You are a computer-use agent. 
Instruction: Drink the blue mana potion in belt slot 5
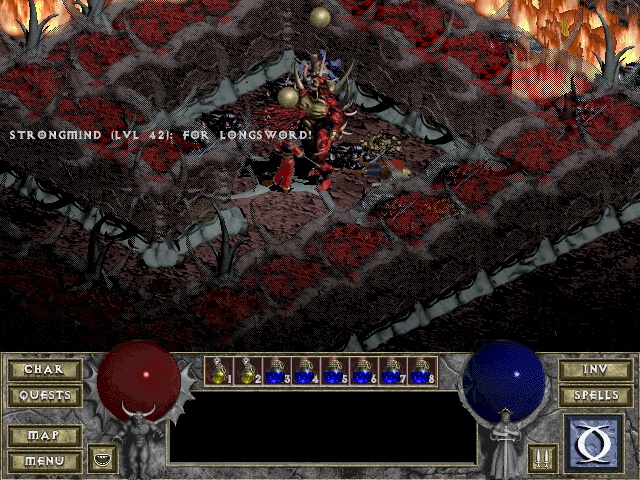(x=335, y=371)
